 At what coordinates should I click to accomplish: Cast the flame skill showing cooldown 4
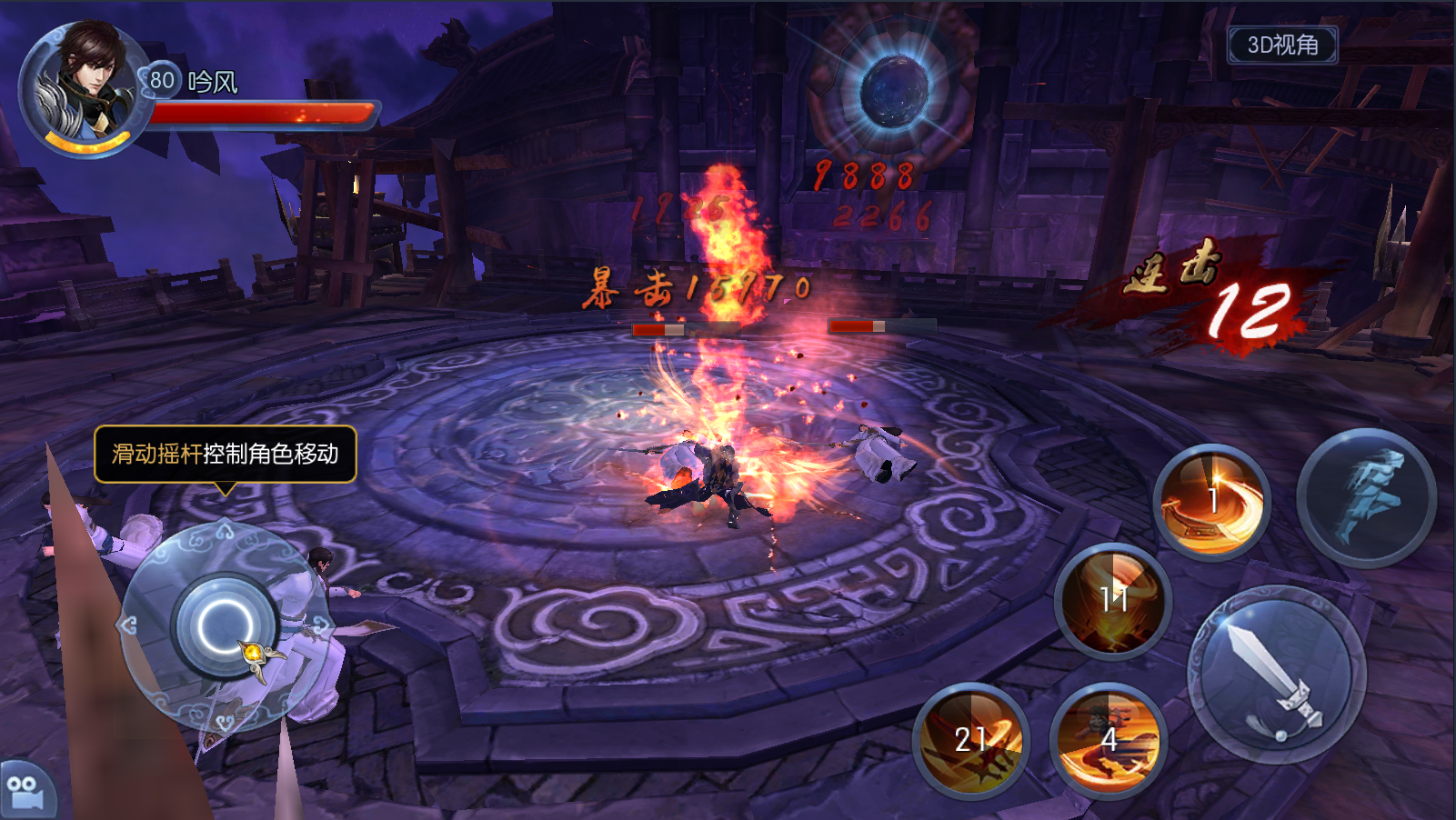click(1109, 740)
